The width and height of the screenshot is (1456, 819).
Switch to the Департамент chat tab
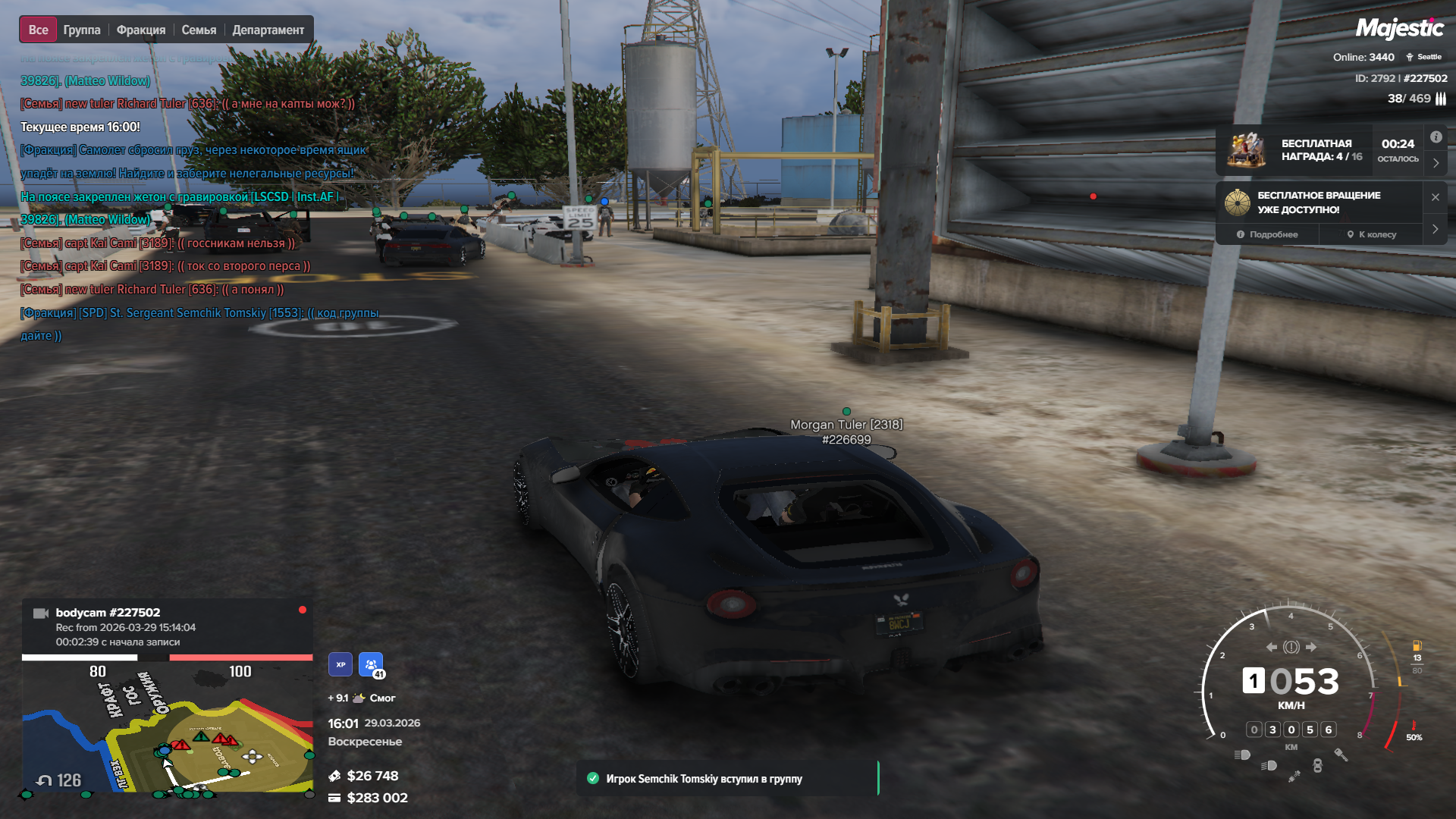tap(268, 30)
